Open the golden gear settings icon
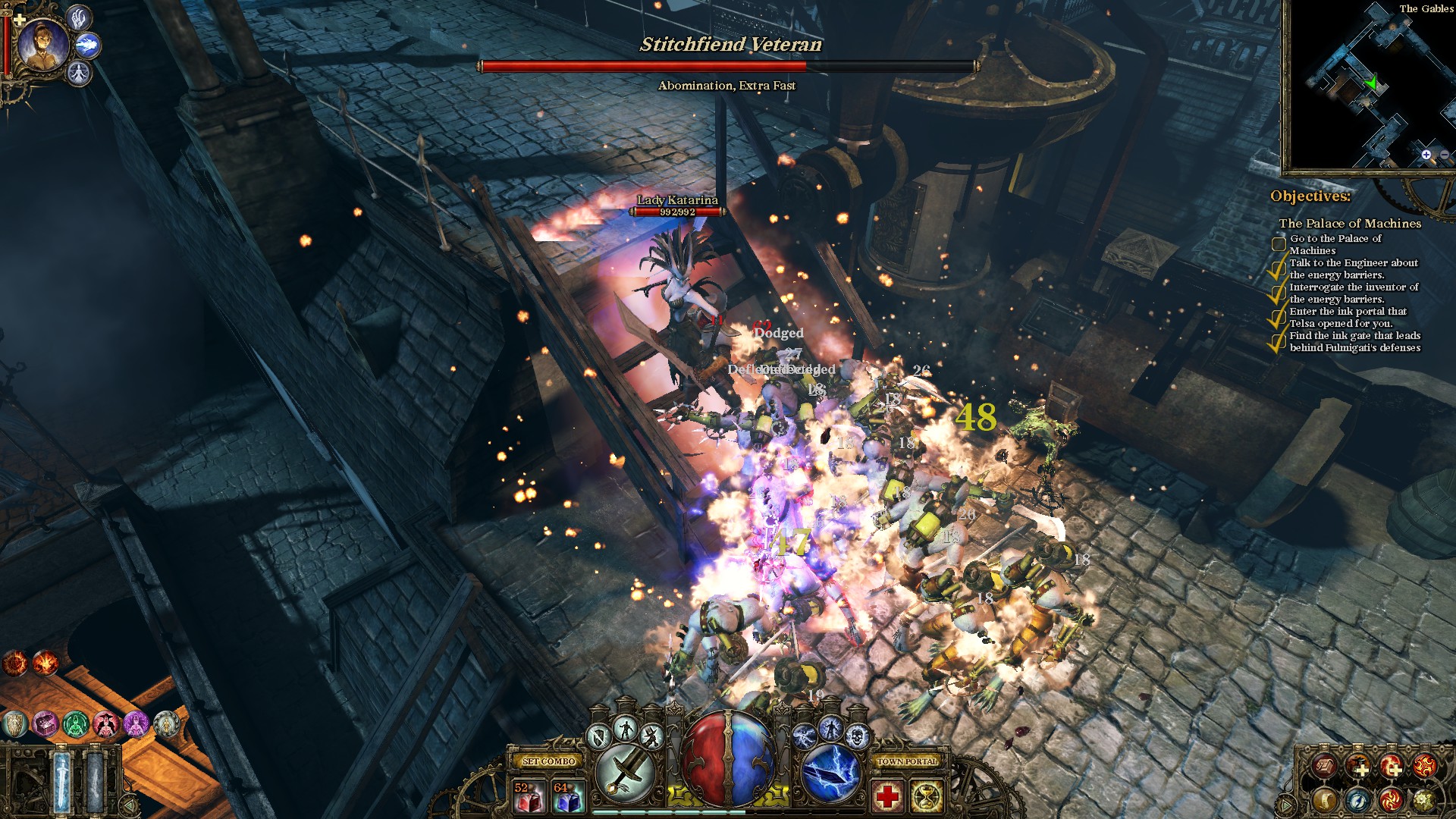The height and width of the screenshot is (819, 1456). (x=1423, y=799)
